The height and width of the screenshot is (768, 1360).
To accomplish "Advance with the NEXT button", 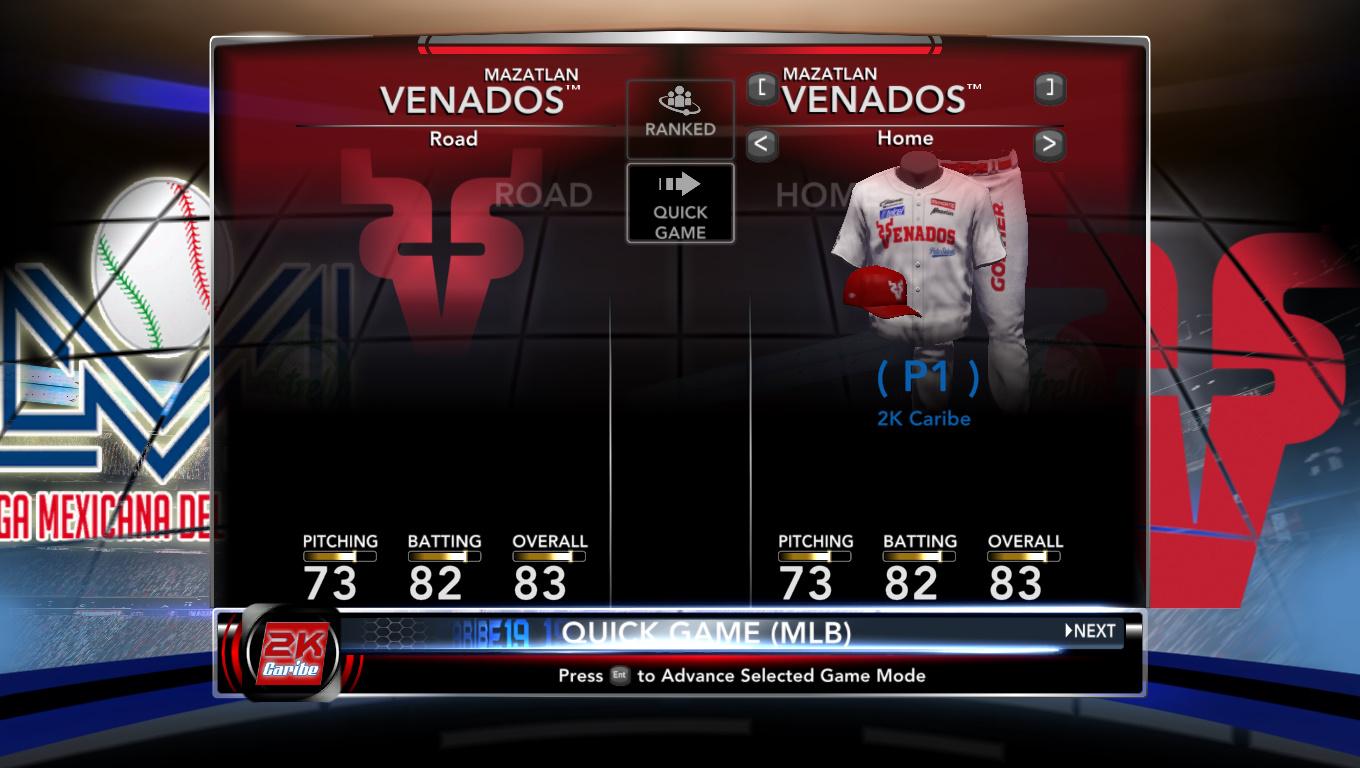I will pyautogui.click(x=1090, y=631).
